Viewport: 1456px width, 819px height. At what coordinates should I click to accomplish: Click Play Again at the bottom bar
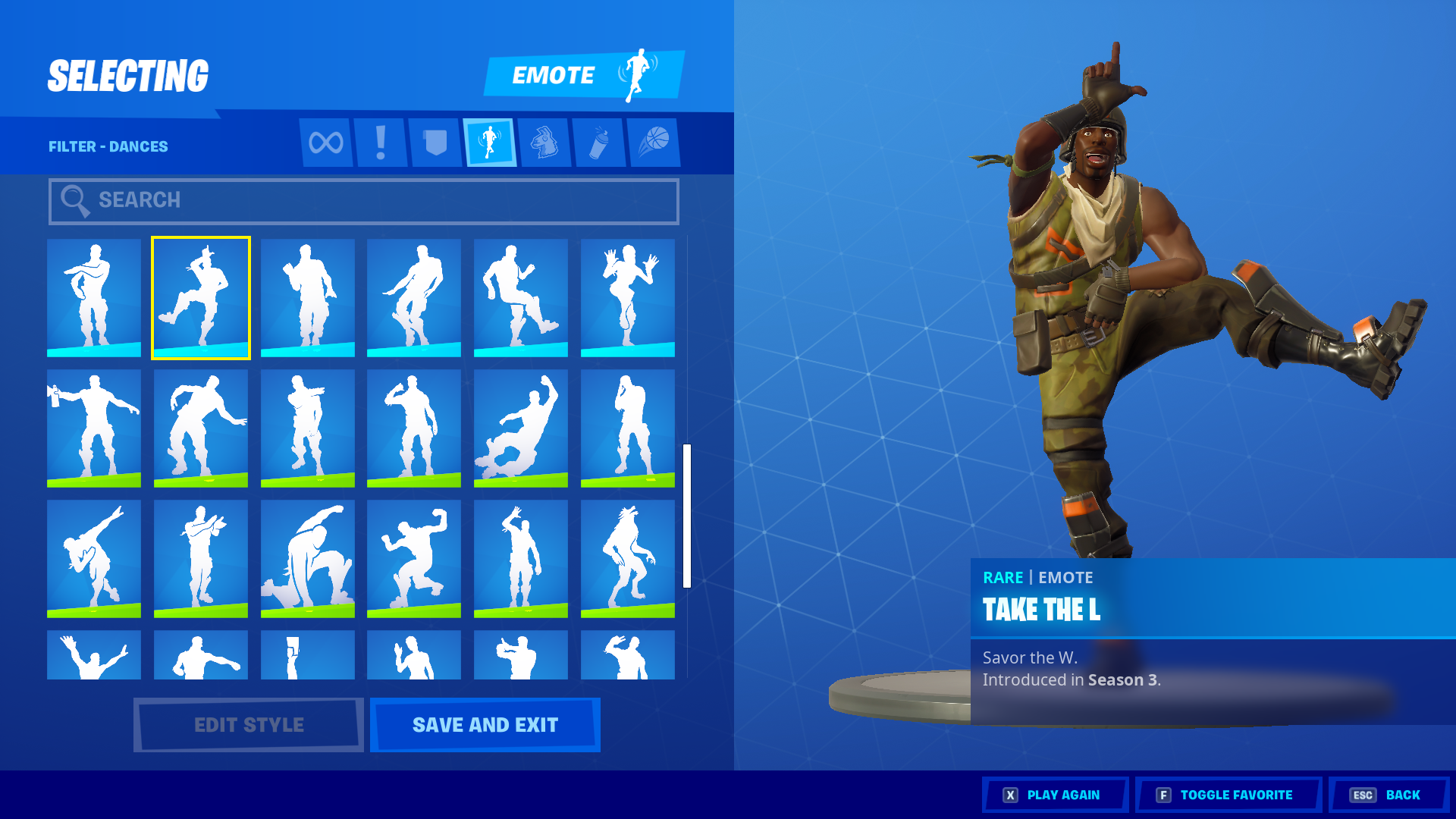click(x=1055, y=795)
